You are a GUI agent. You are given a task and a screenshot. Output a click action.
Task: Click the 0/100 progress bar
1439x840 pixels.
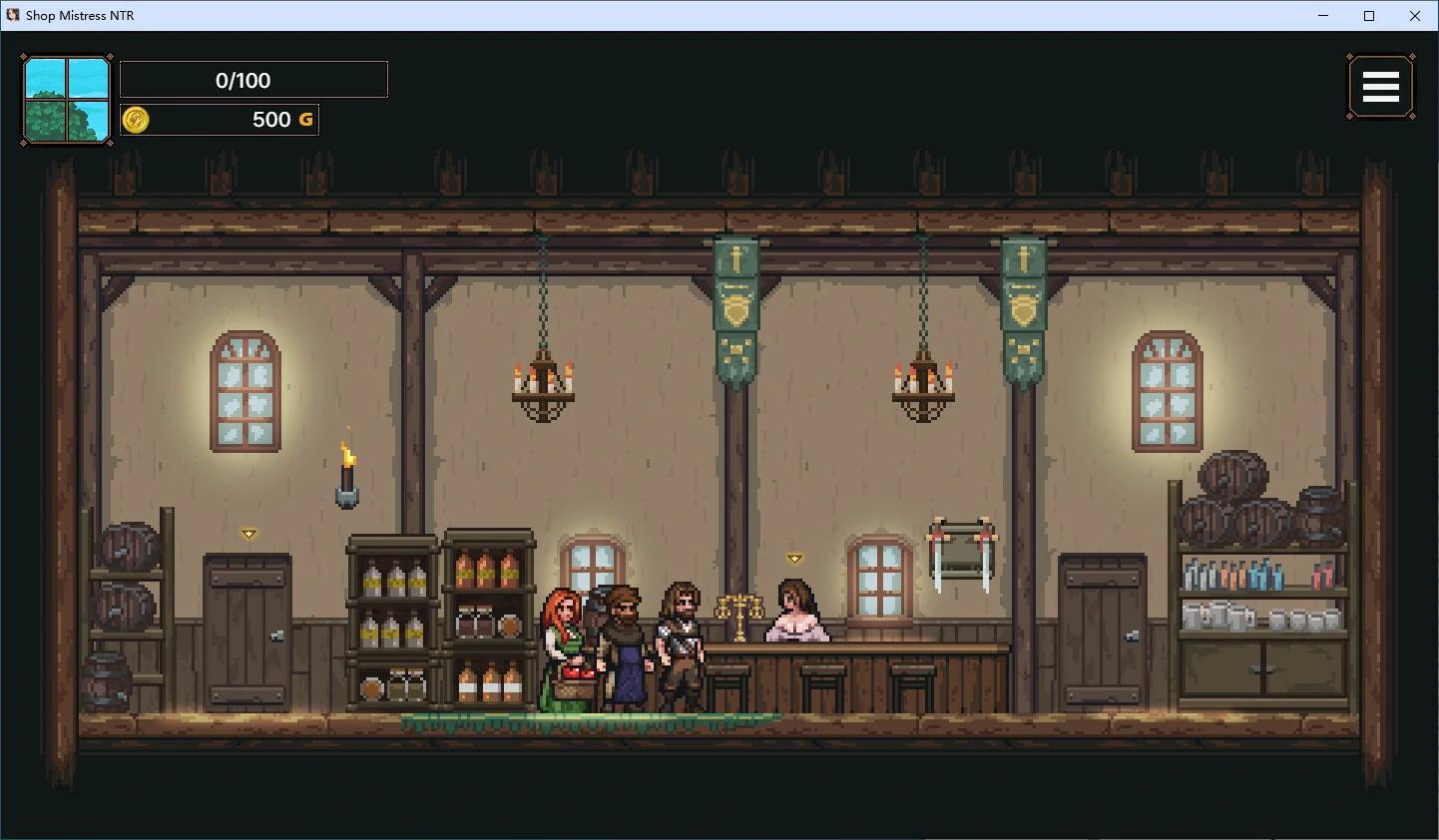click(253, 79)
